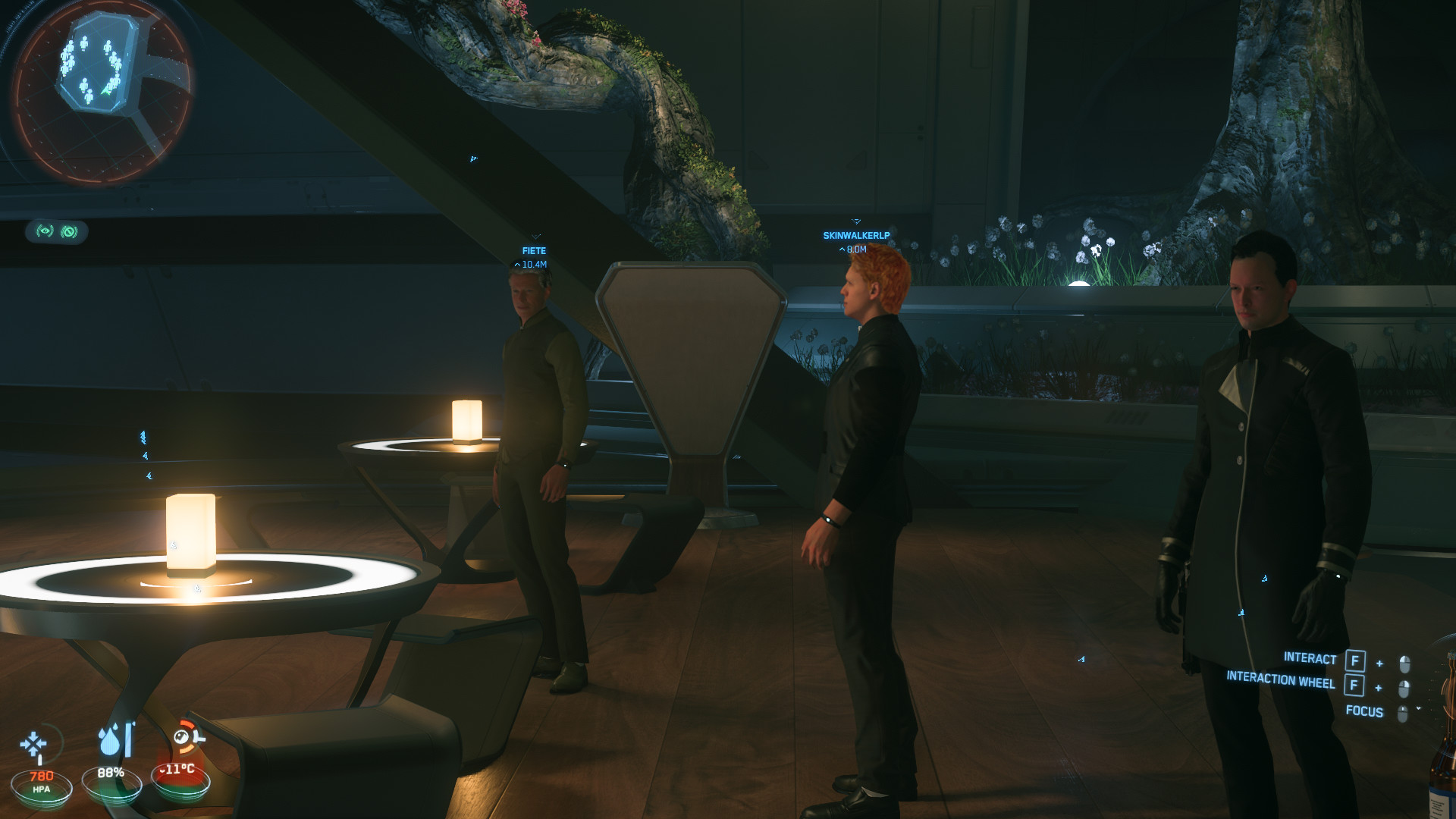Toggle the green eye broadcast icon
The height and width of the screenshot is (819, 1456).
coord(45,231)
